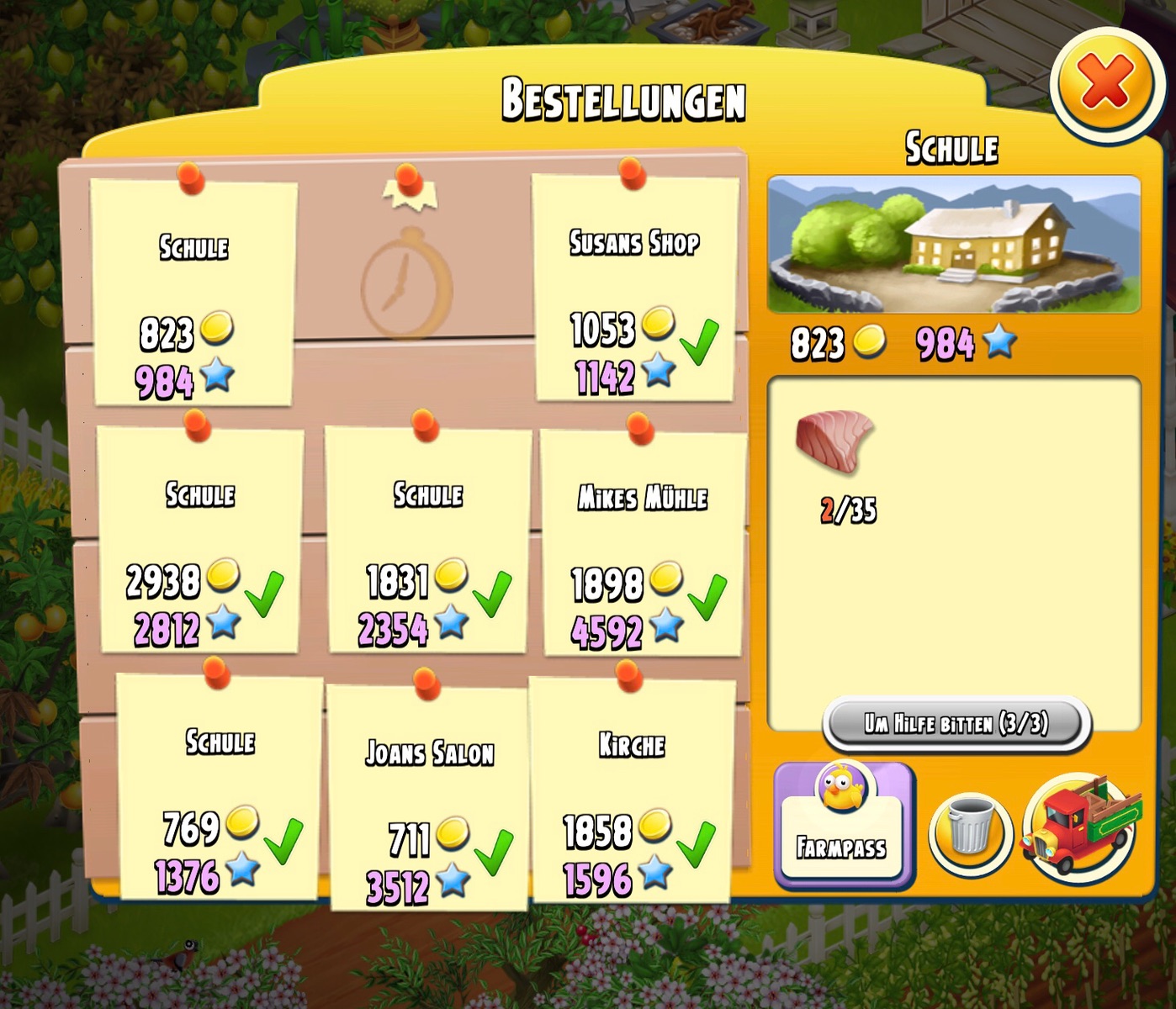This screenshot has width=1176, height=1009.
Task: Open the Joans Salon order
Action: click(x=429, y=797)
